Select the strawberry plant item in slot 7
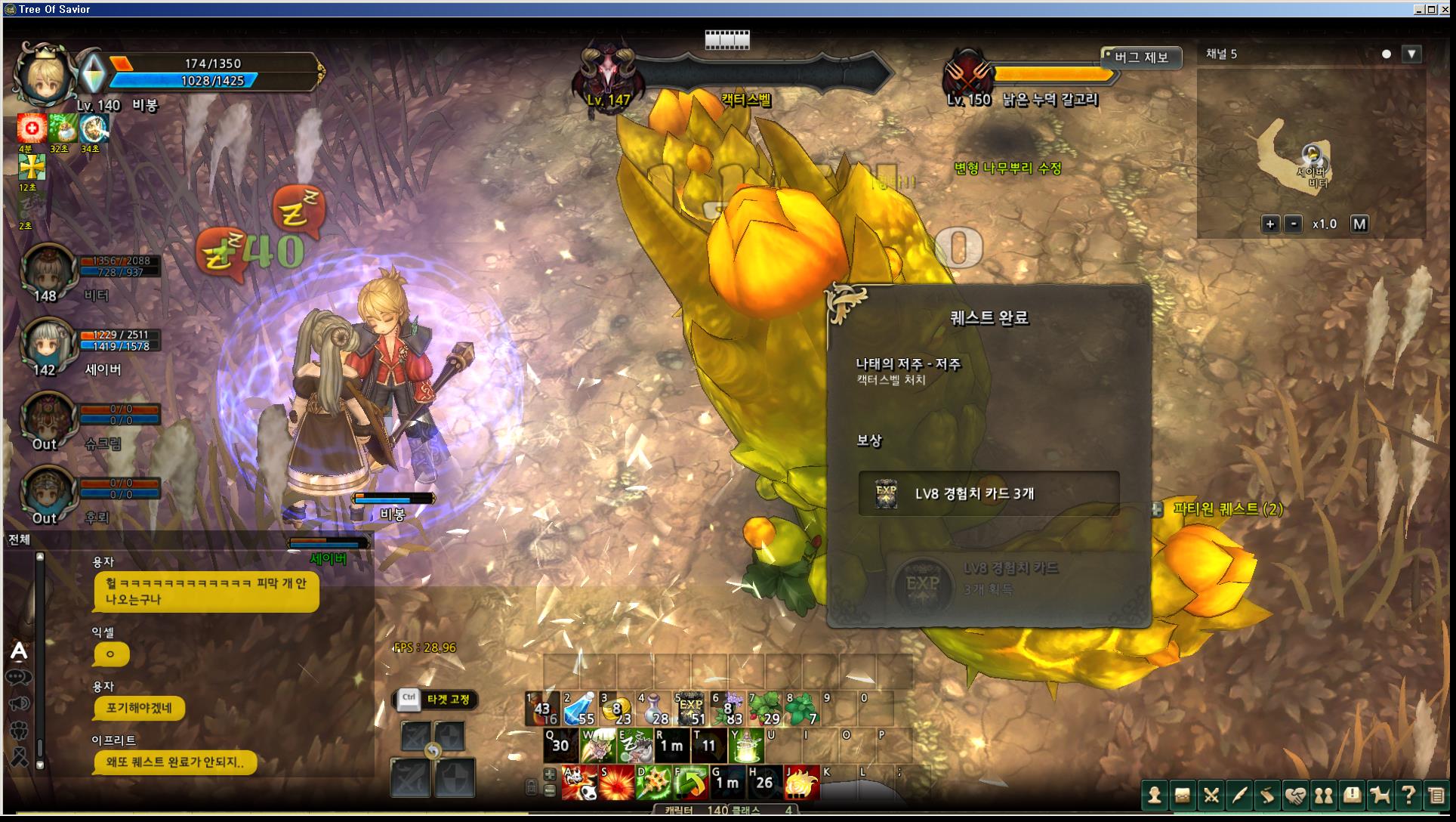The image size is (1456, 822). point(764,709)
